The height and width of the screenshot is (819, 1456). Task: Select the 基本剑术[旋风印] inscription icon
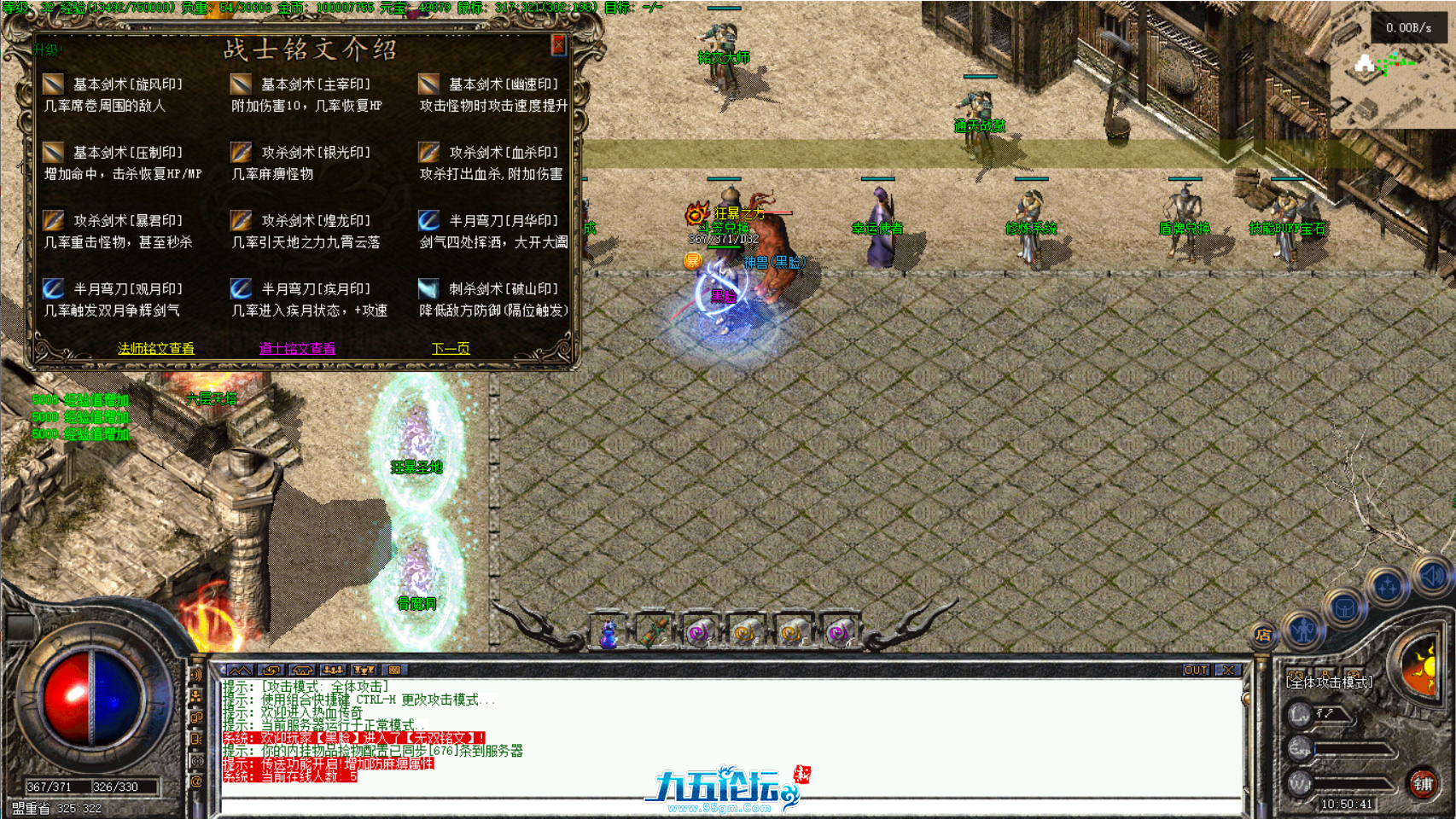click(x=53, y=83)
